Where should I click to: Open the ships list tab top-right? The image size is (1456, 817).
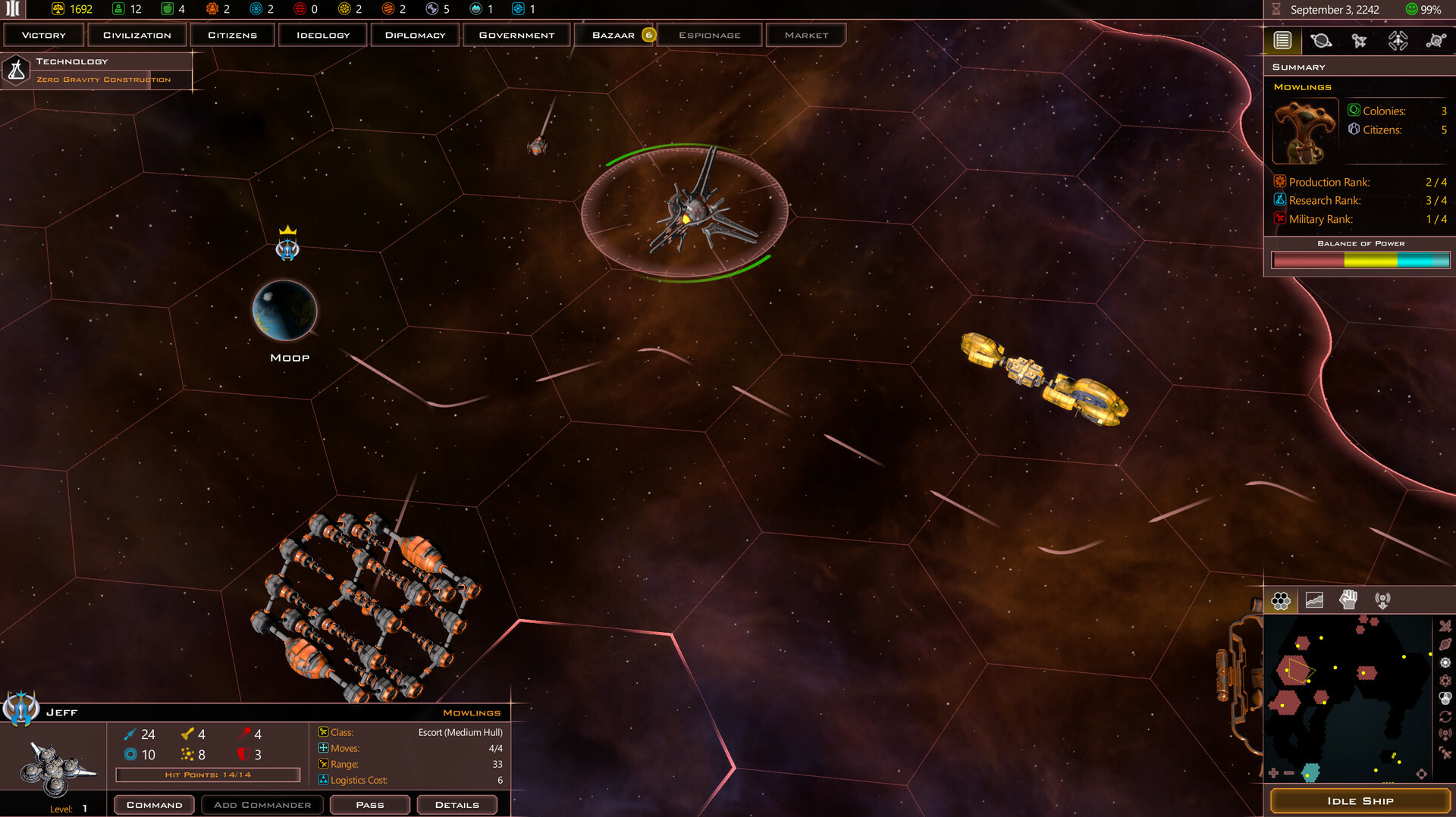(1360, 41)
